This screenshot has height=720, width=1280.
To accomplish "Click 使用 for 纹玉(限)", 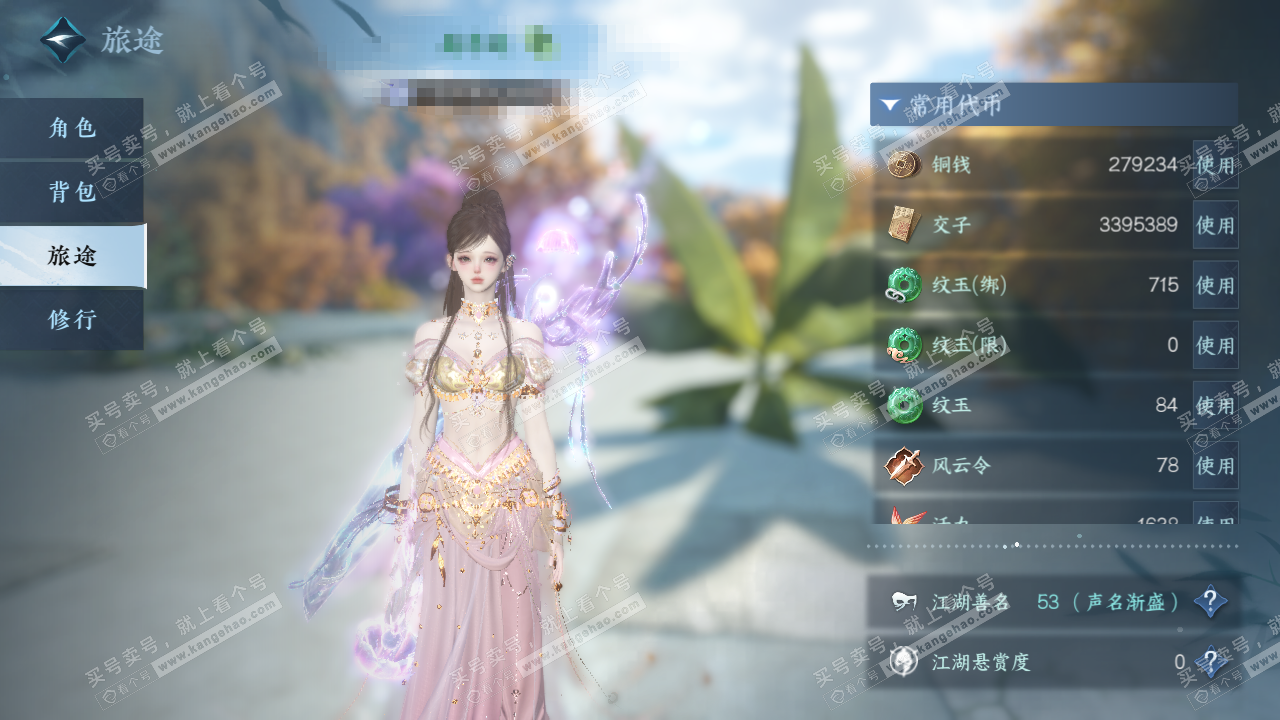I will tap(1215, 345).
